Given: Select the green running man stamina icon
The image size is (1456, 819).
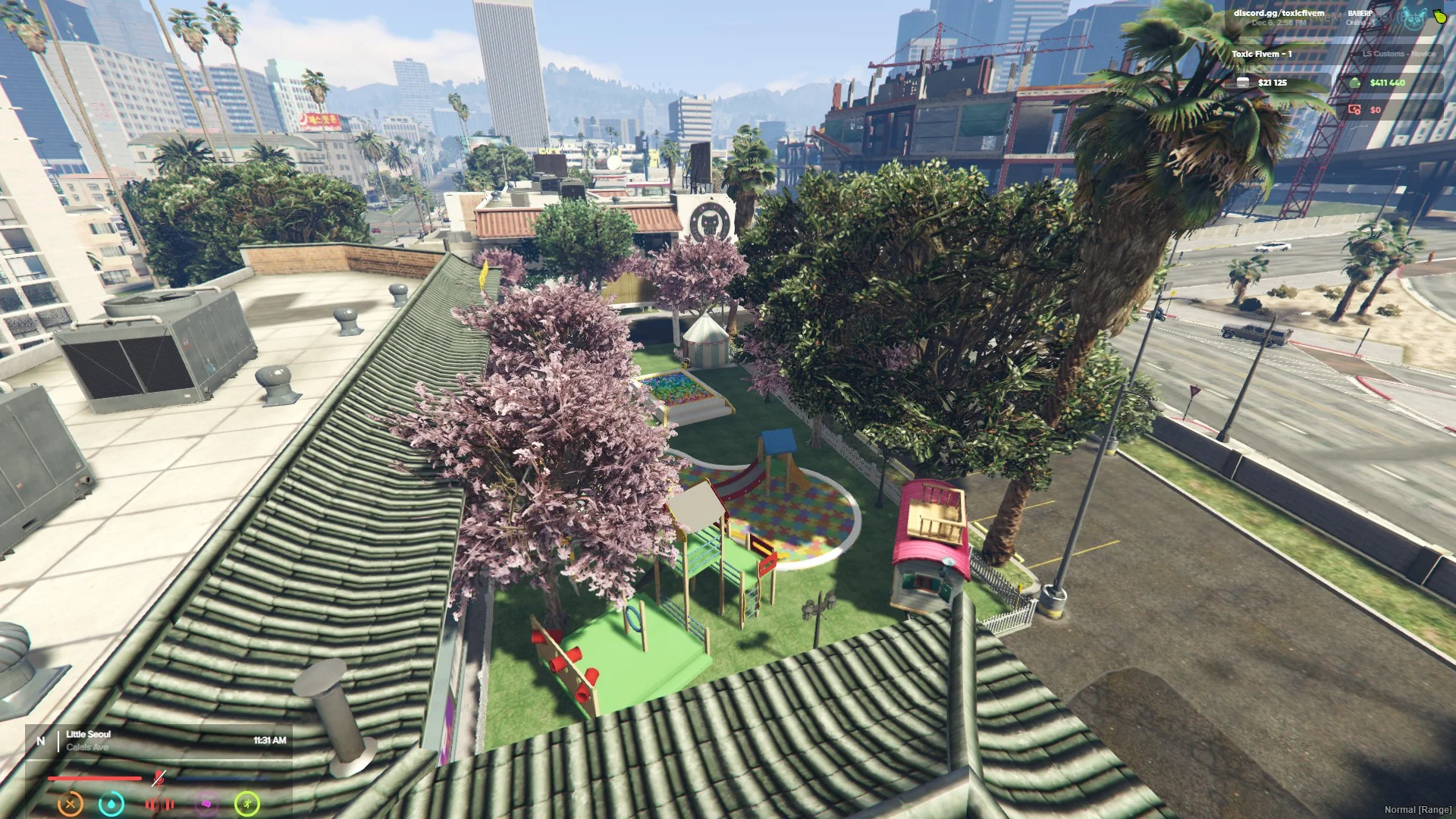Looking at the screenshot, I should pos(247,803).
